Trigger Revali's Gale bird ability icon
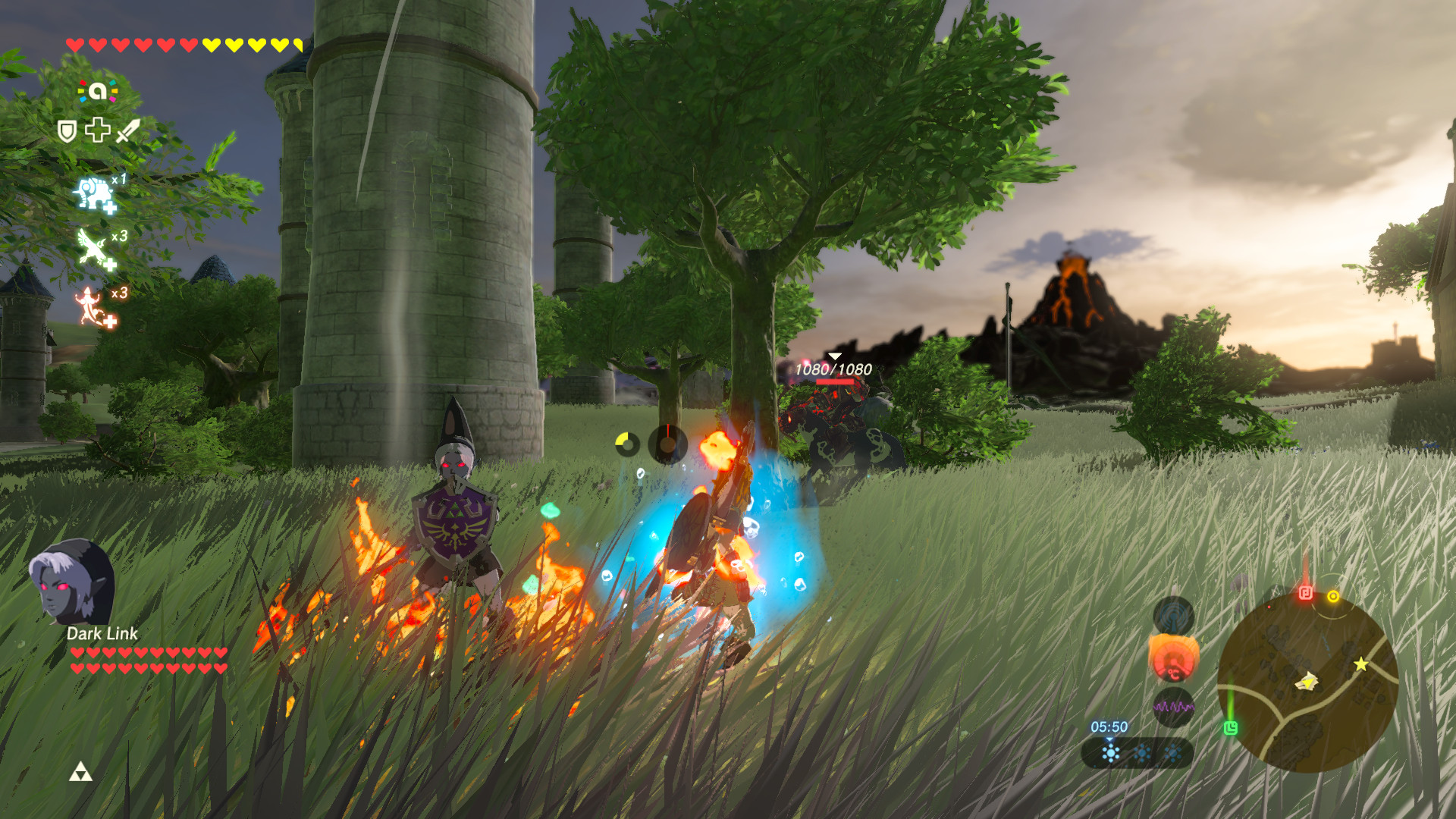This screenshot has width=1456, height=819. click(x=94, y=249)
